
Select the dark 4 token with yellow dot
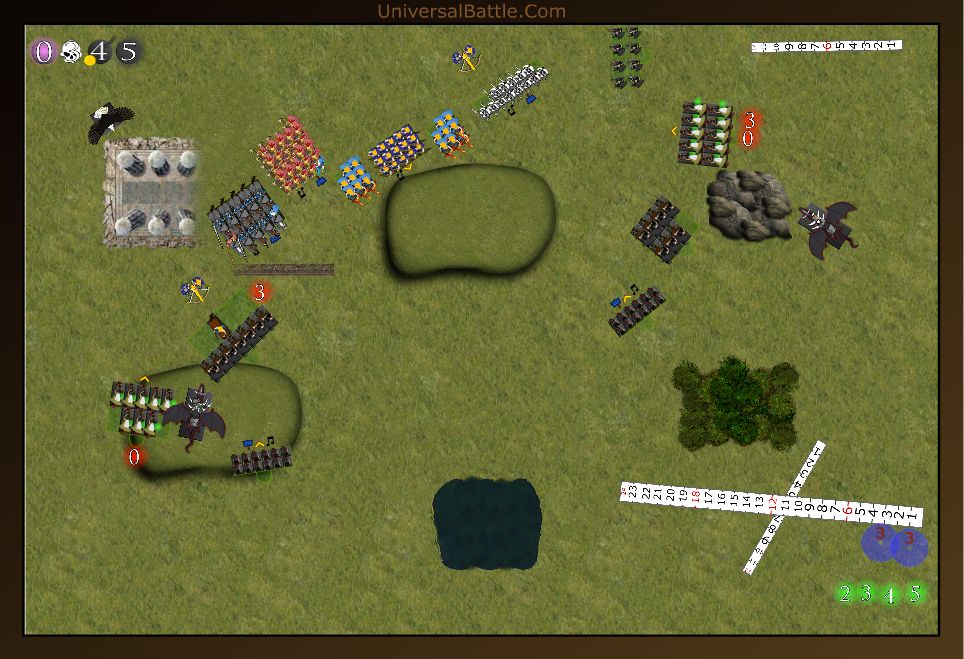[98, 52]
